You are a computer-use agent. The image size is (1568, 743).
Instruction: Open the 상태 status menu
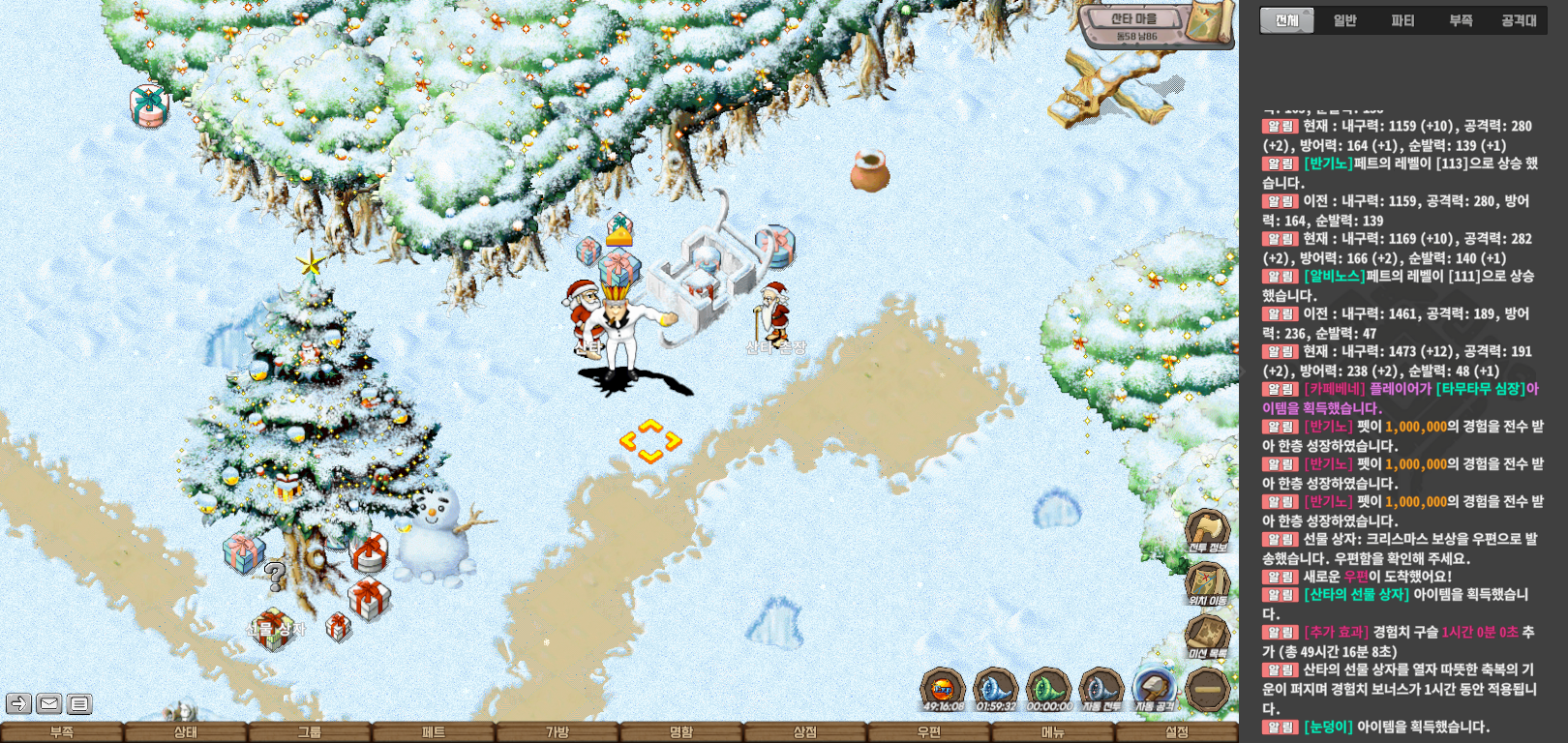tap(186, 732)
